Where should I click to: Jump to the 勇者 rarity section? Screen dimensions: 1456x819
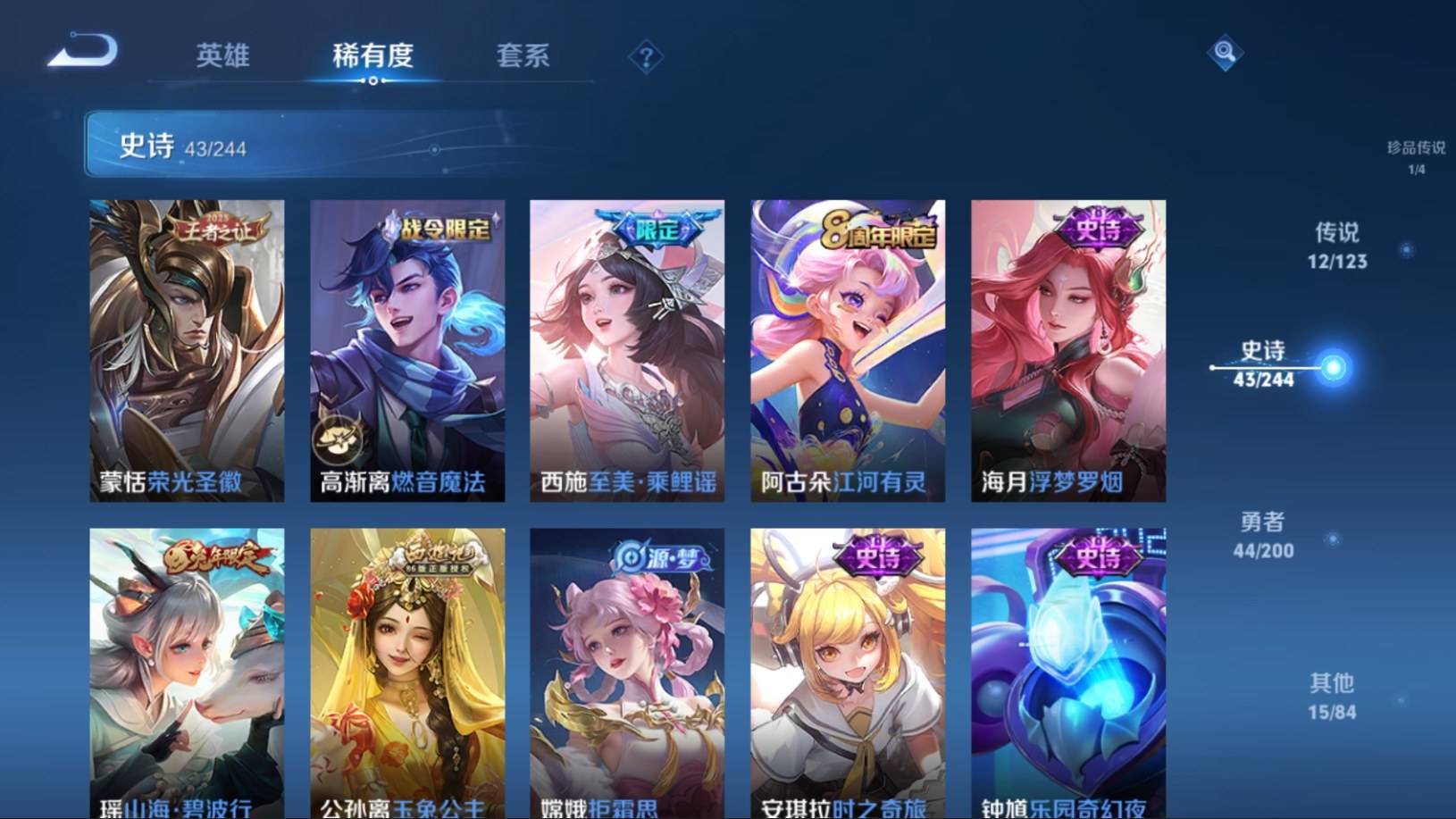[x=1263, y=534]
